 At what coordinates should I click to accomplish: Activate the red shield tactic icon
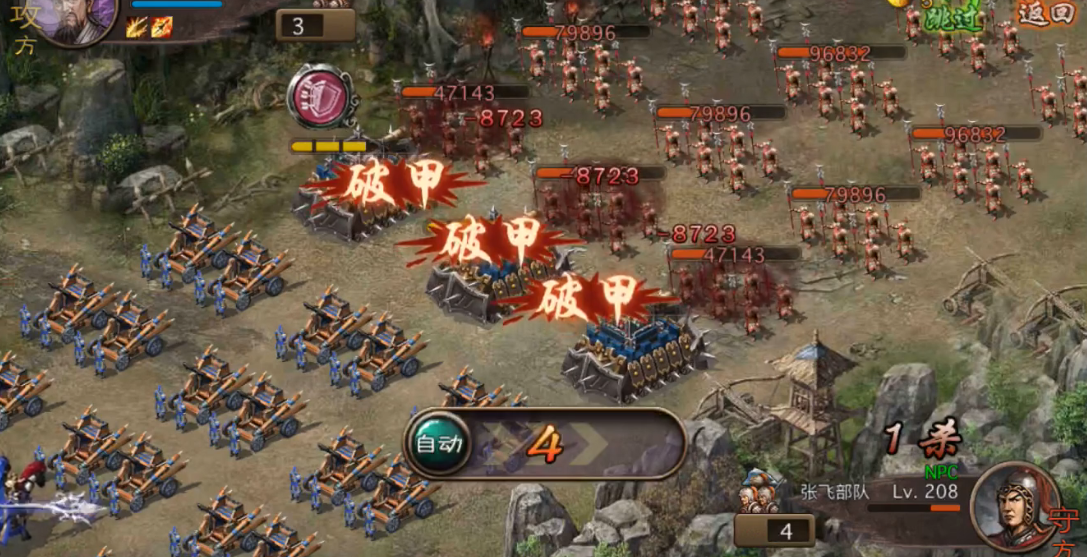319,98
